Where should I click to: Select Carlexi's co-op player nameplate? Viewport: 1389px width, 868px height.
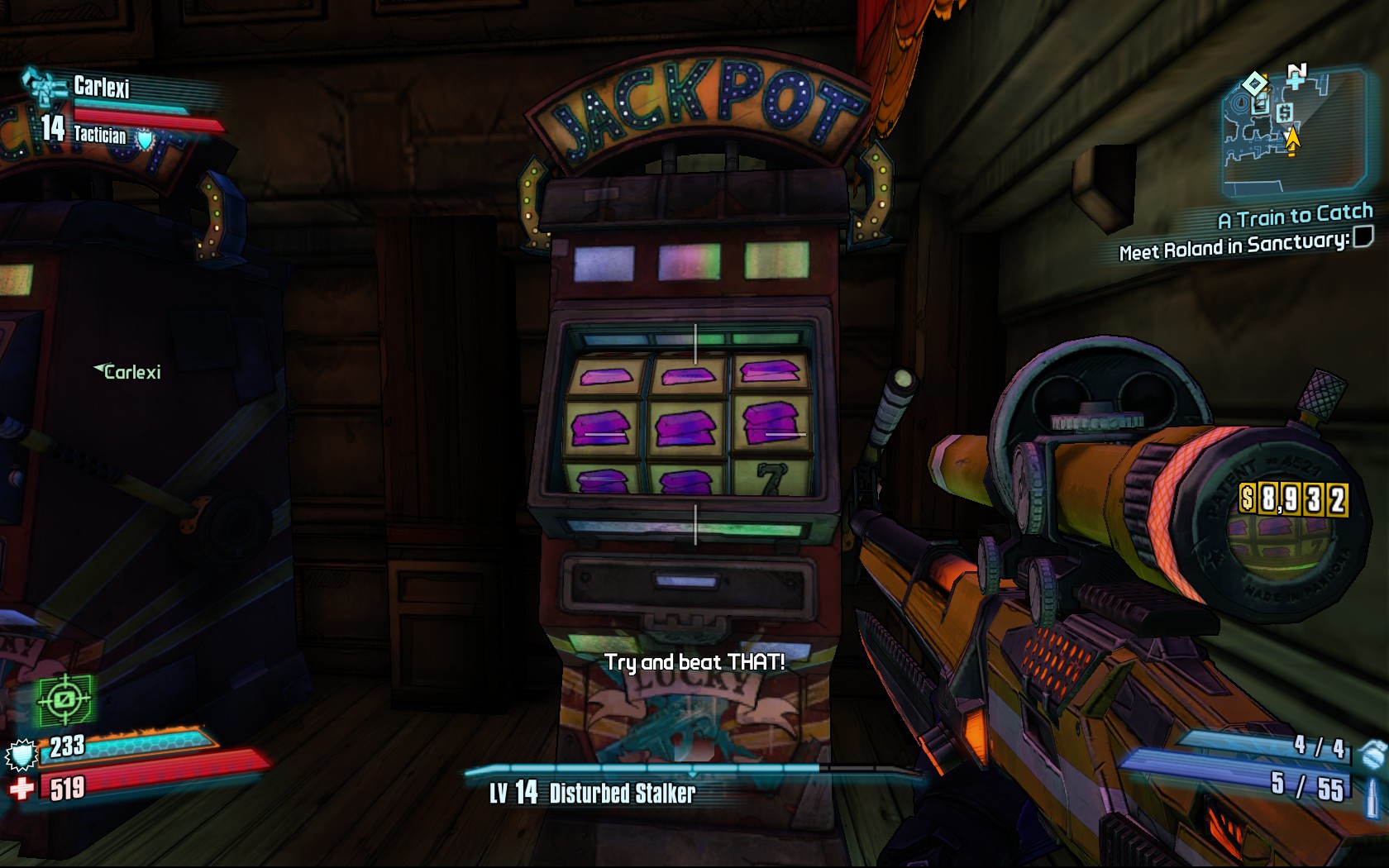point(128,372)
